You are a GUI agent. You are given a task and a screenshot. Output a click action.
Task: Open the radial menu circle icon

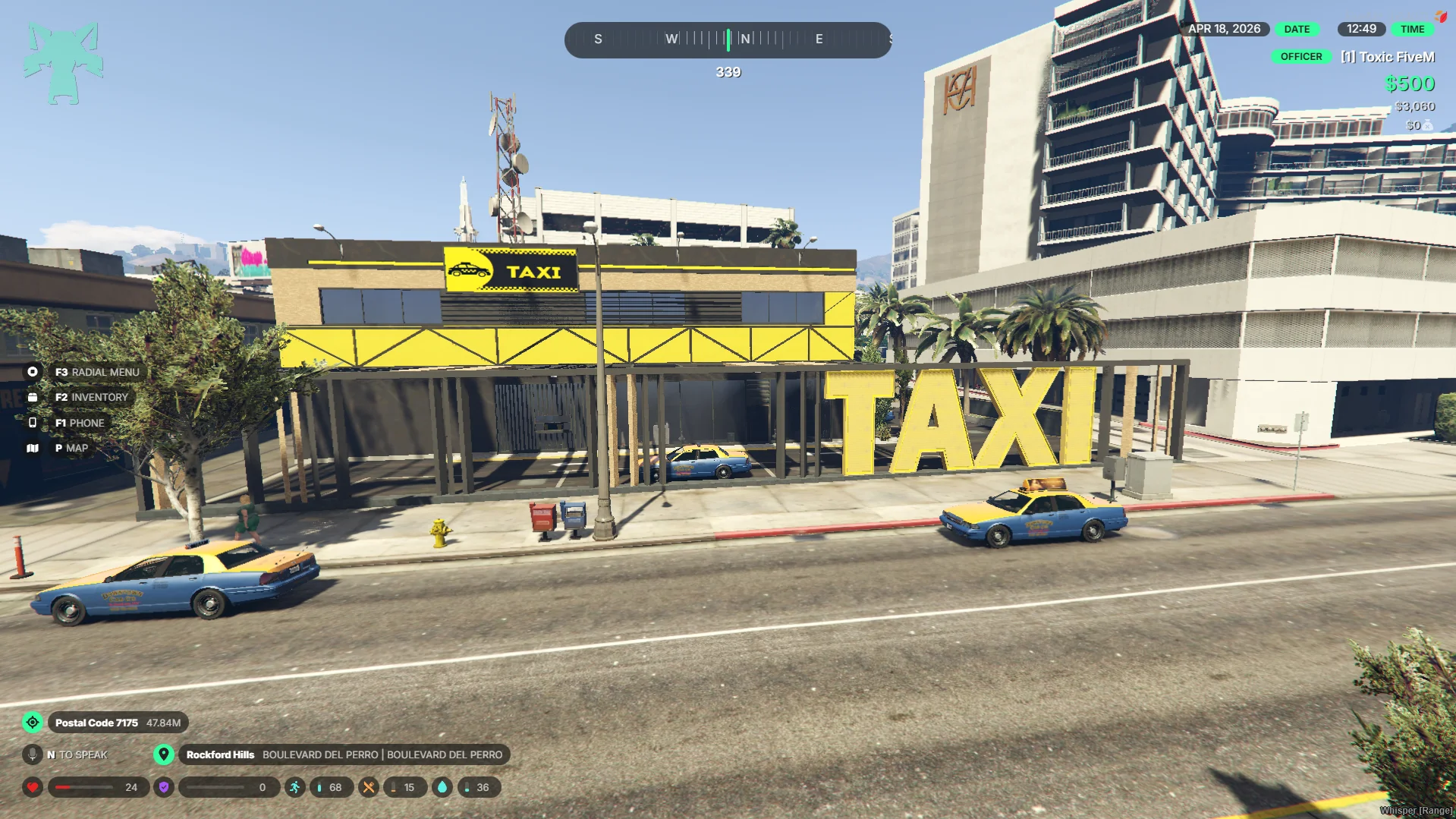33,372
